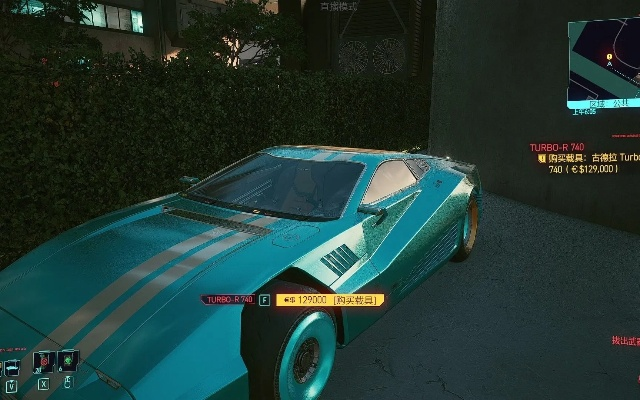
Task: Click the red grenade quick slot
Action: pos(43,361)
